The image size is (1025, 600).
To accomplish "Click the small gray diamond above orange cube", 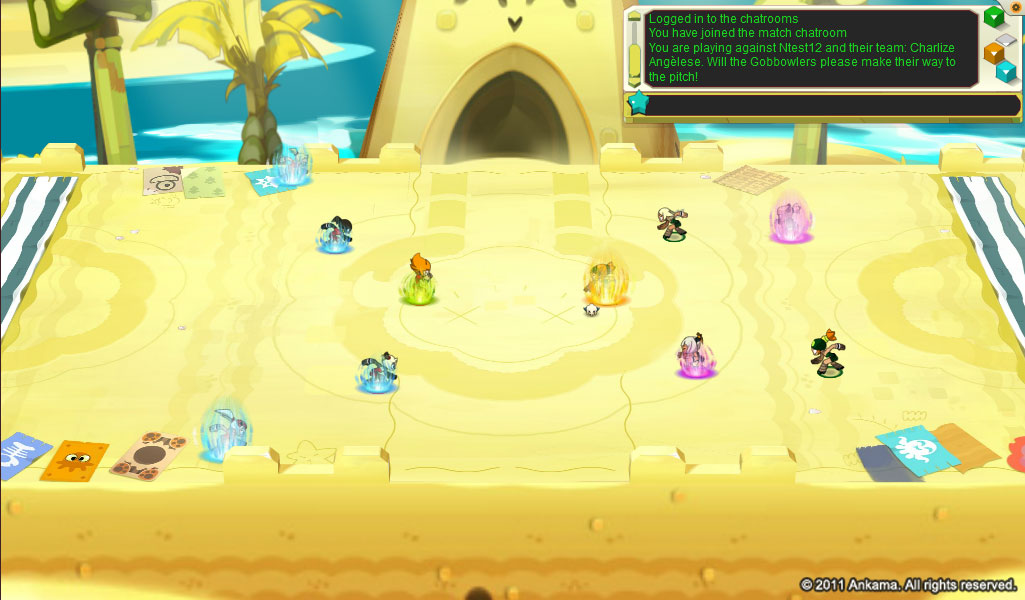I will click(x=1007, y=37).
